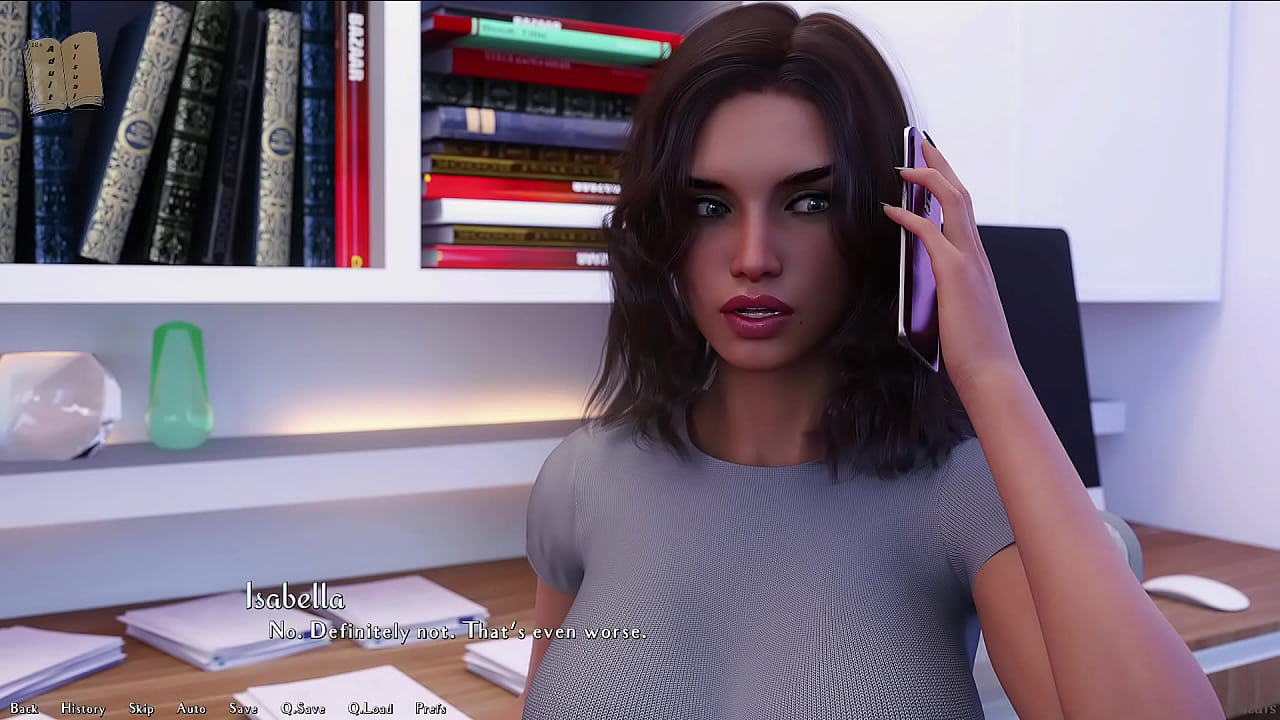The width and height of the screenshot is (1280, 720).
Task: Toggle Auto mode for automatic dialogue advance
Action: (x=190, y=708)
